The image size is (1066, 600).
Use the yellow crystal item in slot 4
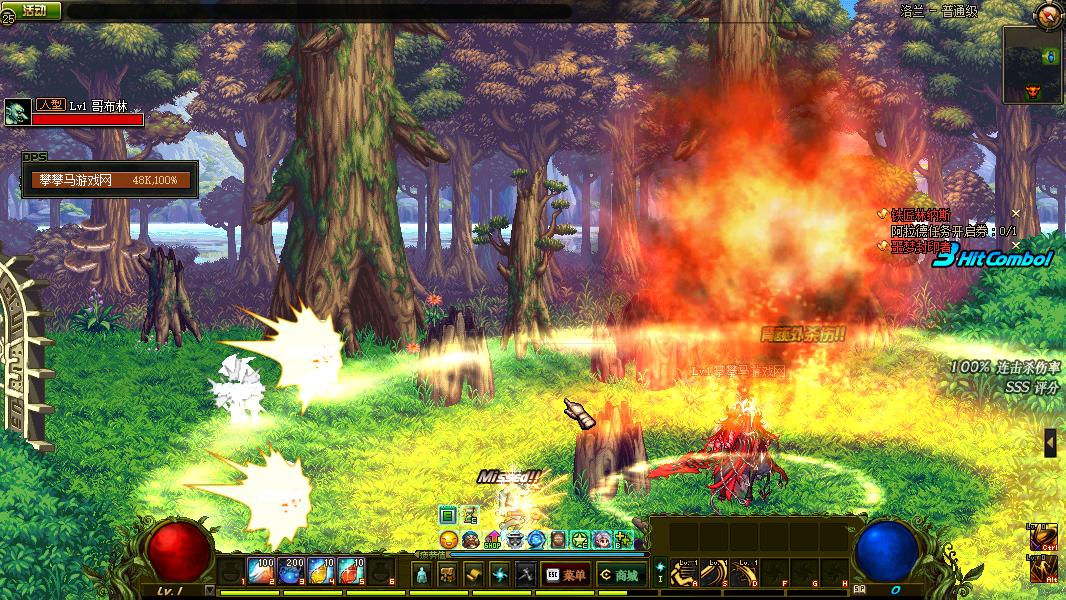(x=322, y=571)
